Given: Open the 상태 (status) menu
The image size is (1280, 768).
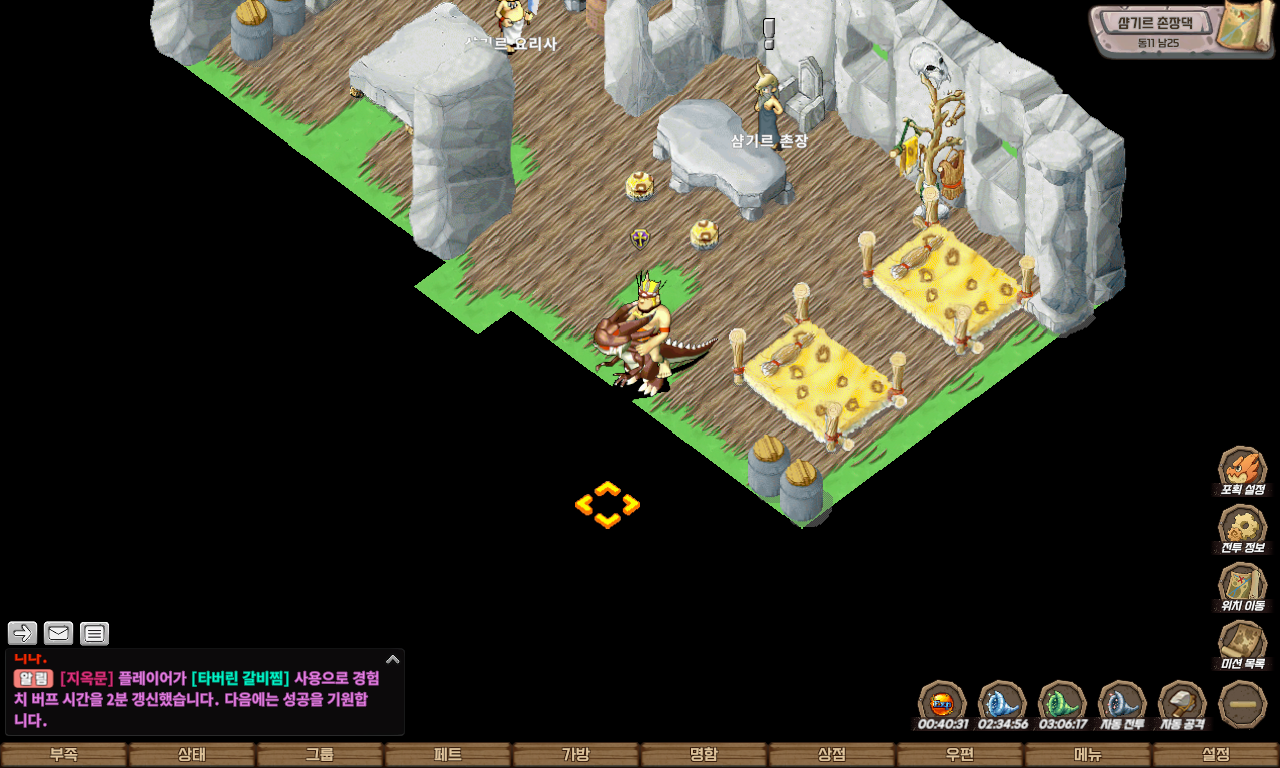Looking at the screenshot, I should [192, 755].
